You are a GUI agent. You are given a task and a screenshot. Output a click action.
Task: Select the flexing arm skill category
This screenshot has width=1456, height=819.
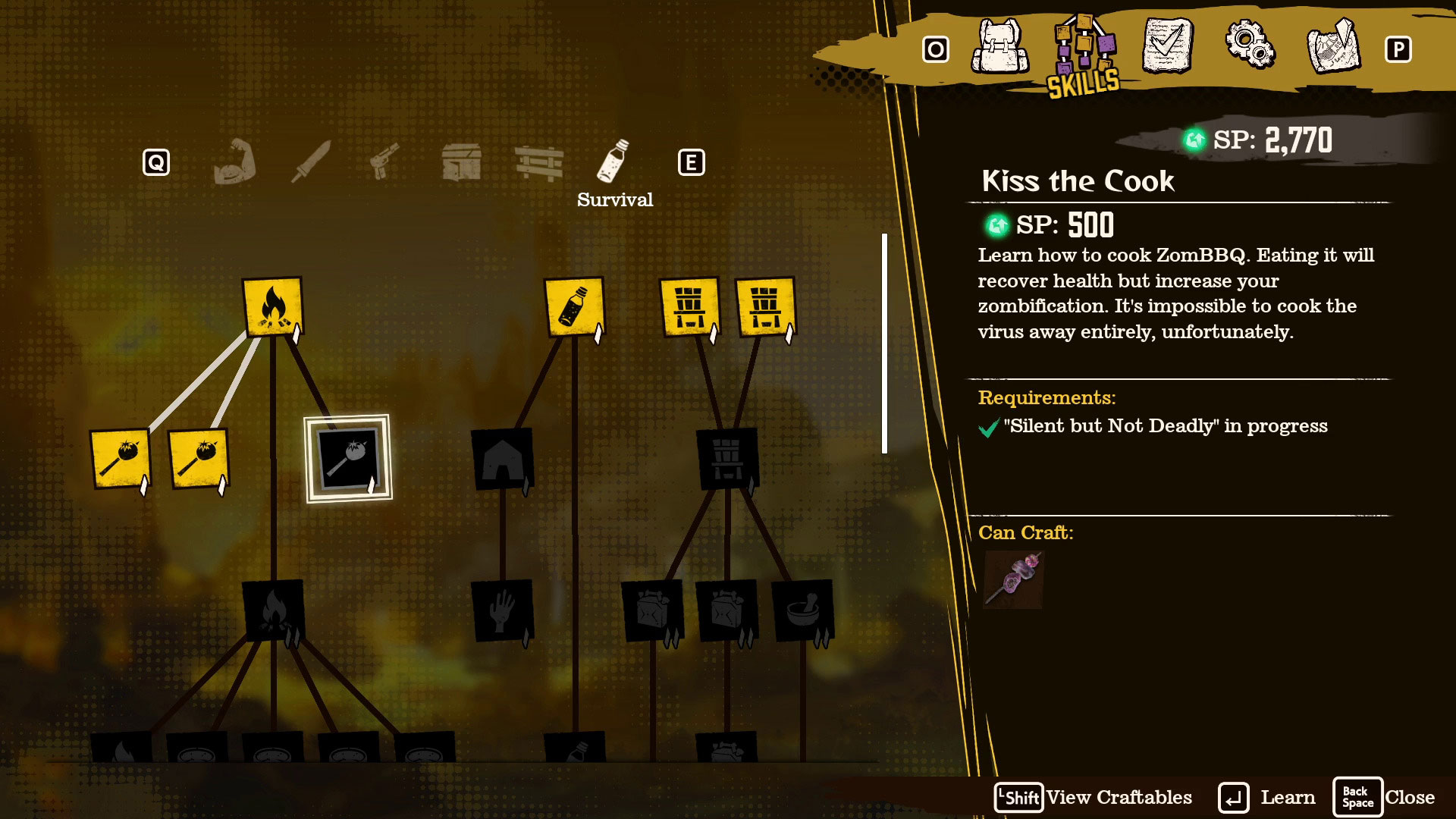[x=234, y=162]
